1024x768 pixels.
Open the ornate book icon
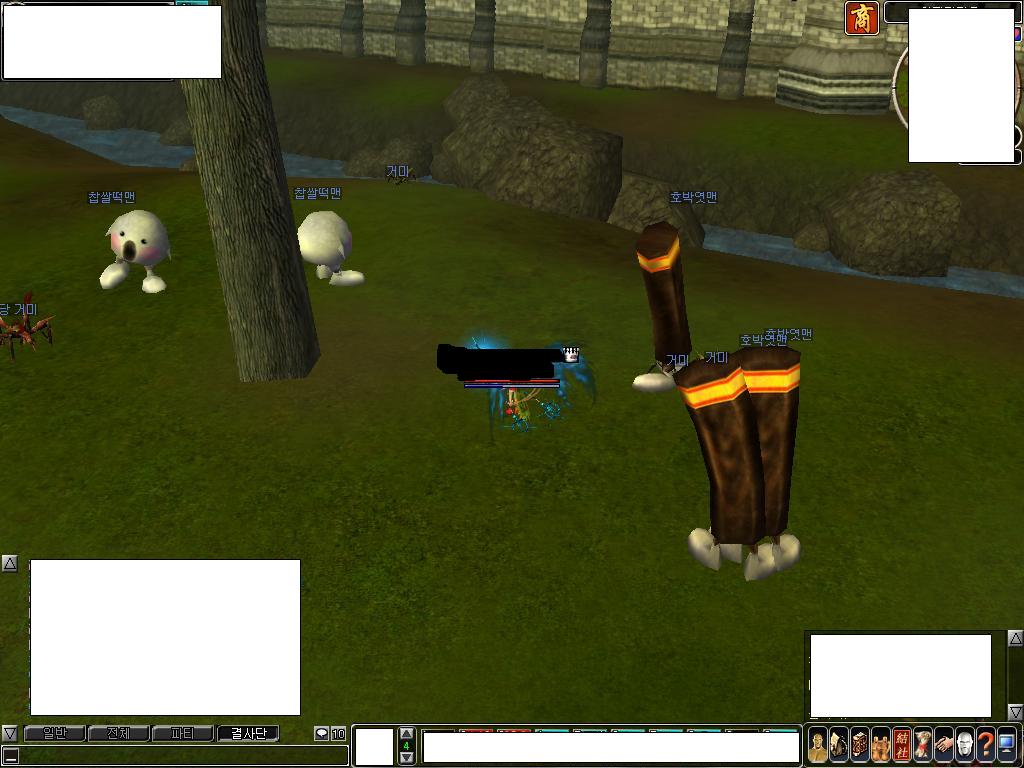click(860, 745)
